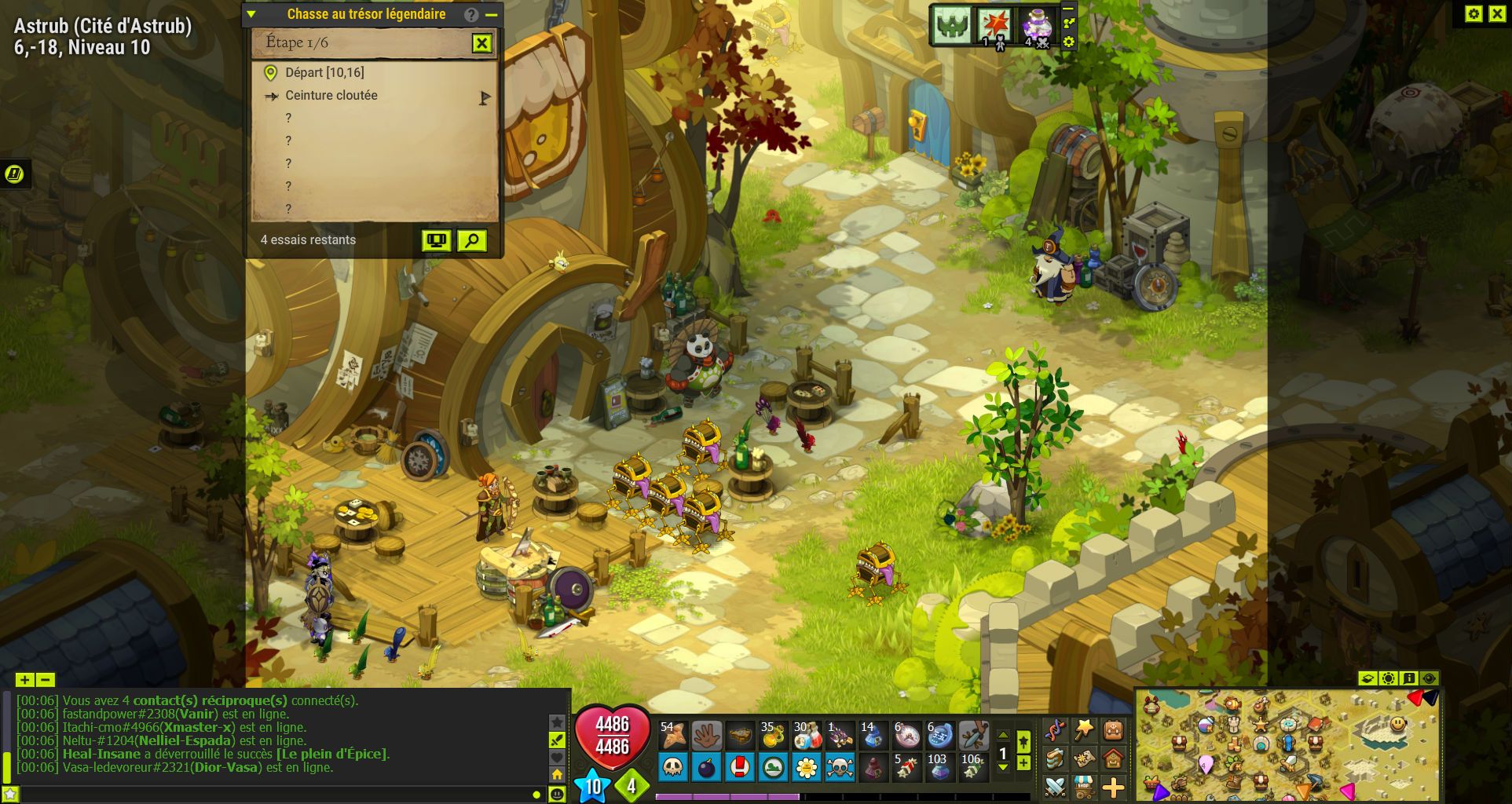This screenshot has width=1512, height=804.
Task: Click the magnifying glass dig button
Action: tap(471, 240)
